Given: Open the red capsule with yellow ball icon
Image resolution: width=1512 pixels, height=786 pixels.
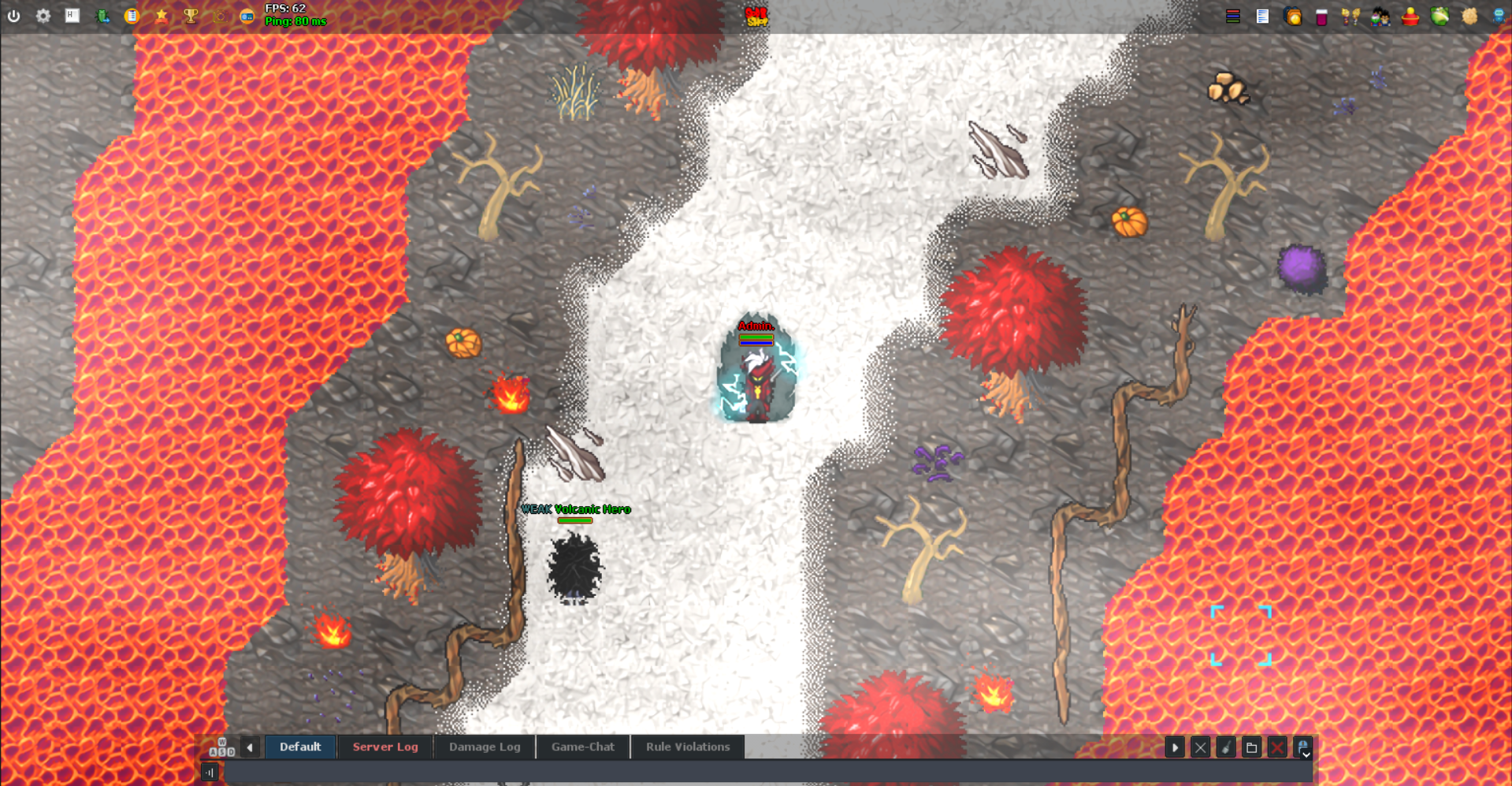Looking at the screenshot, I should (x=1410, y=17).
